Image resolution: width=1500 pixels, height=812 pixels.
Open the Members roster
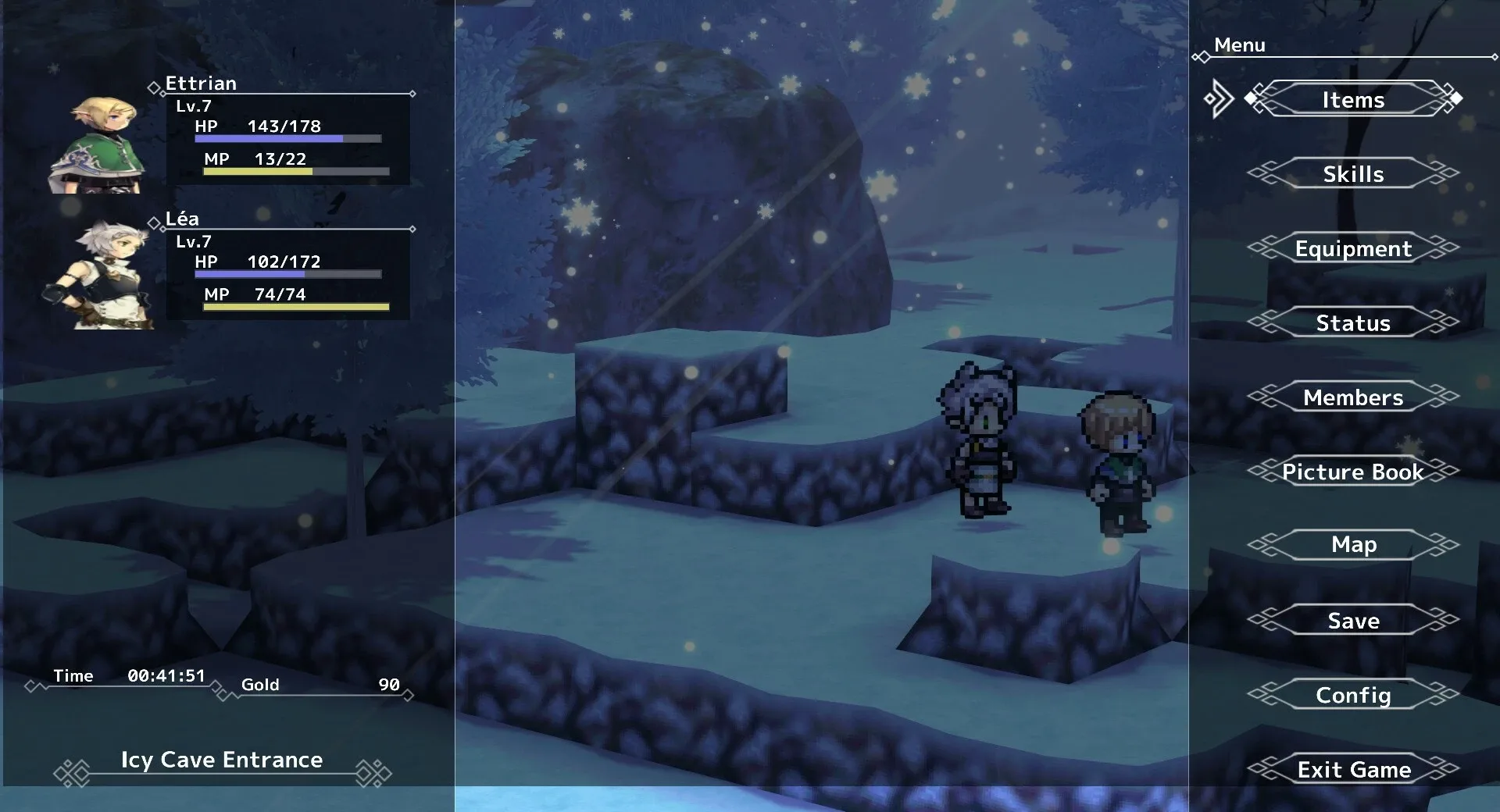pyautogui.click(x=1354, y=397)
